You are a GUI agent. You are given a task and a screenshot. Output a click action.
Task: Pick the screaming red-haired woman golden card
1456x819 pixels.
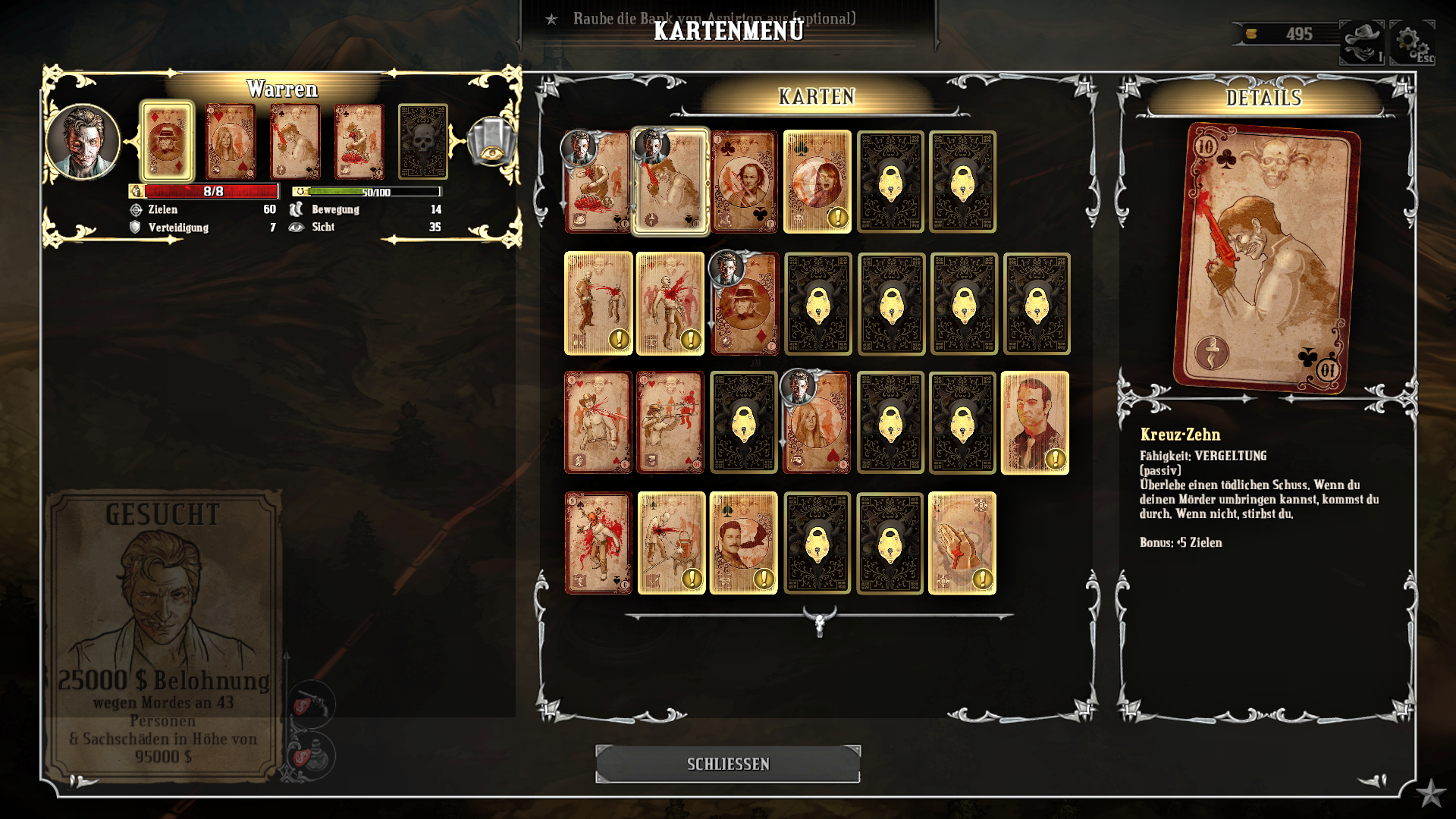(x=817, y=182)
